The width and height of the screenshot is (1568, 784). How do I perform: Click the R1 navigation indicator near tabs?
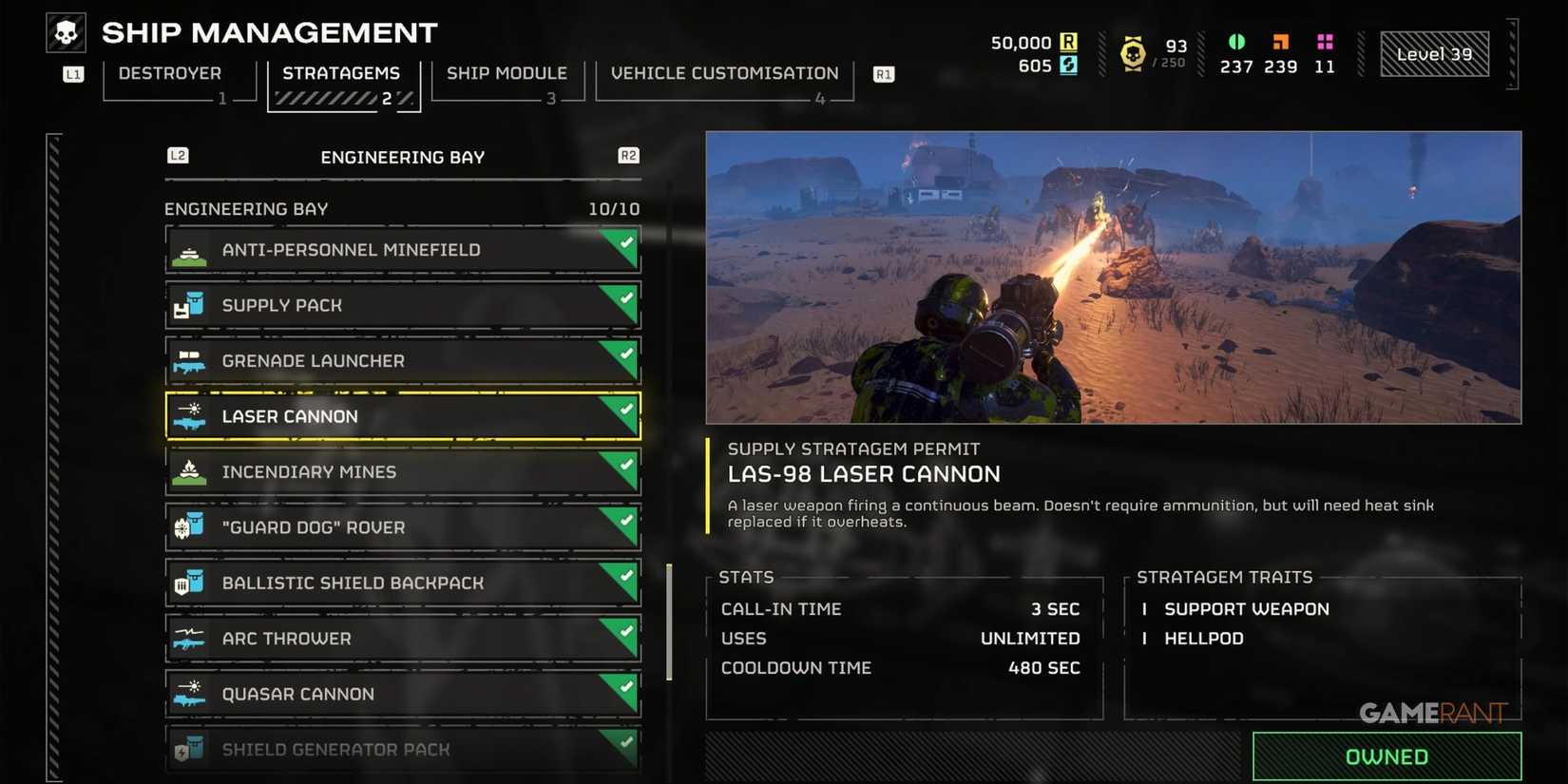pos(883,72)
